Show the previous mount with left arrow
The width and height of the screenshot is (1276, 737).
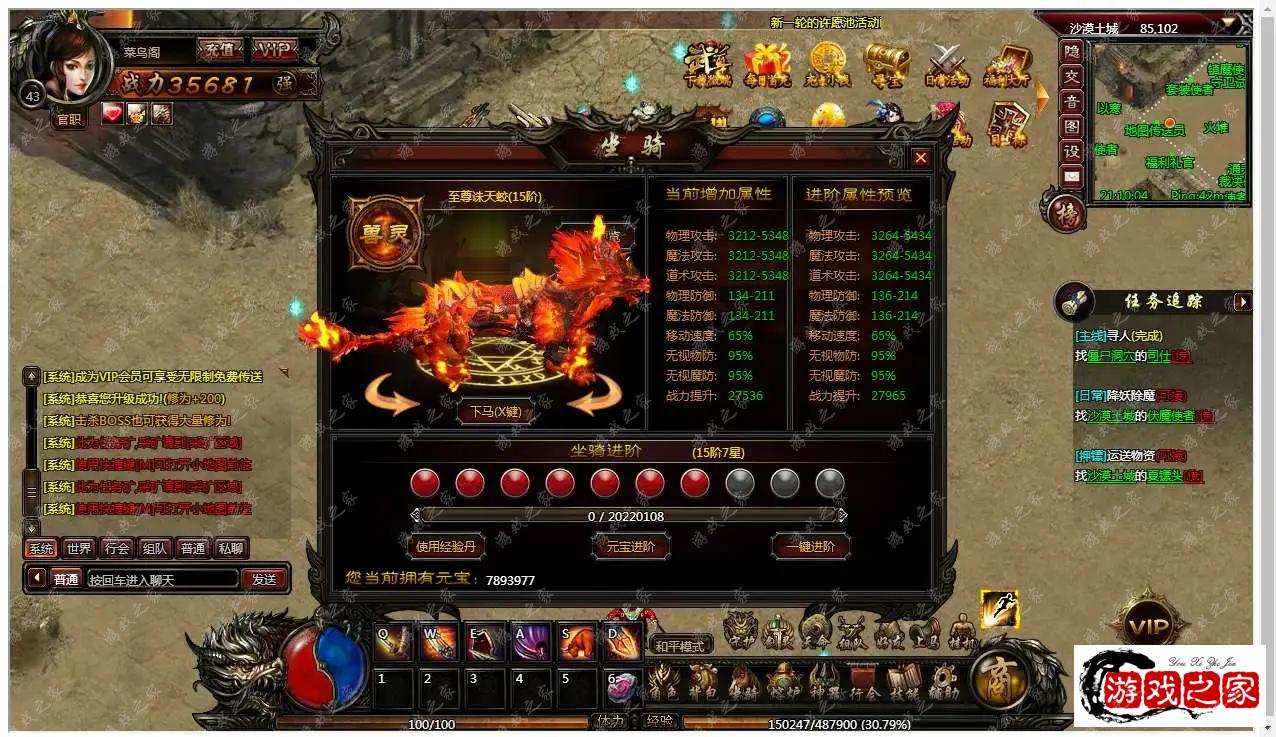tap(392, 397)
